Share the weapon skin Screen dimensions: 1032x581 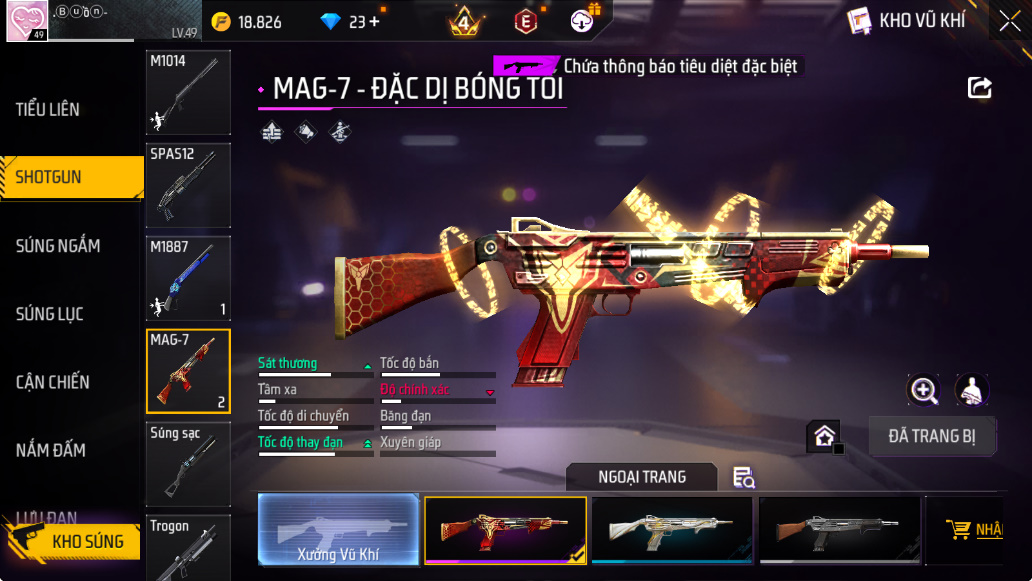(980, 88)
